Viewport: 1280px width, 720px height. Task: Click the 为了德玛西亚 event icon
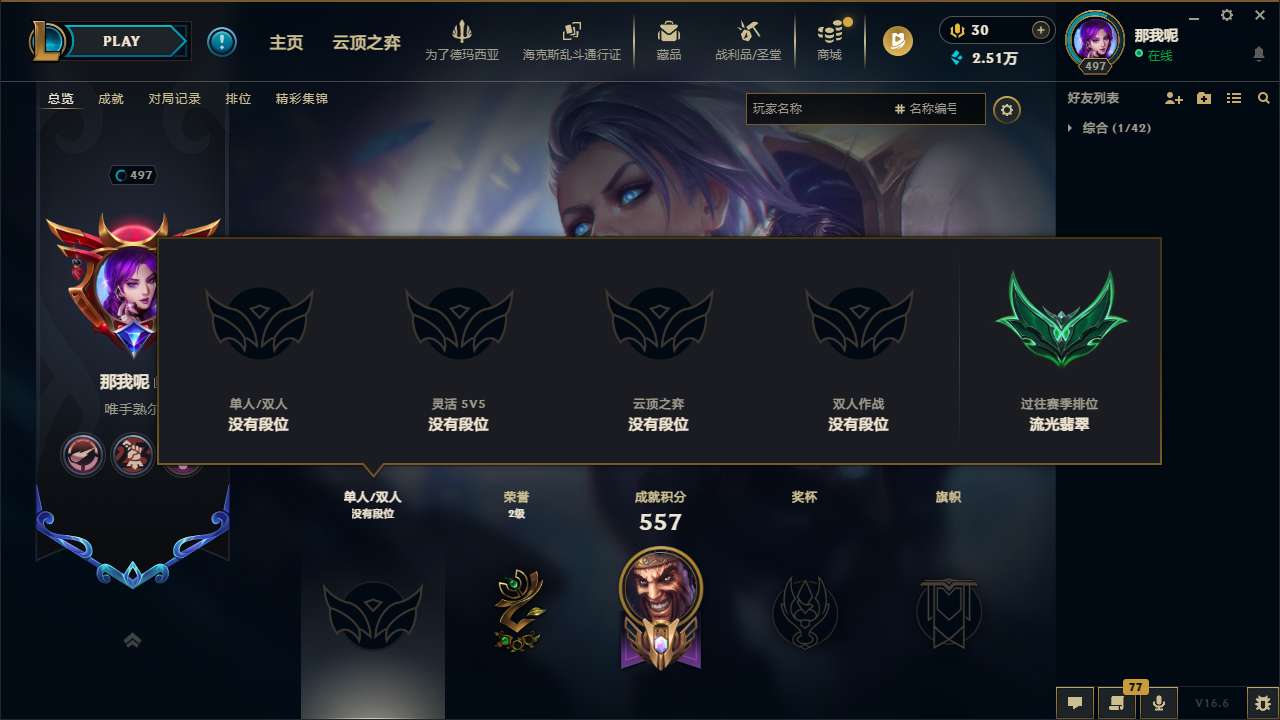point(463,40)
